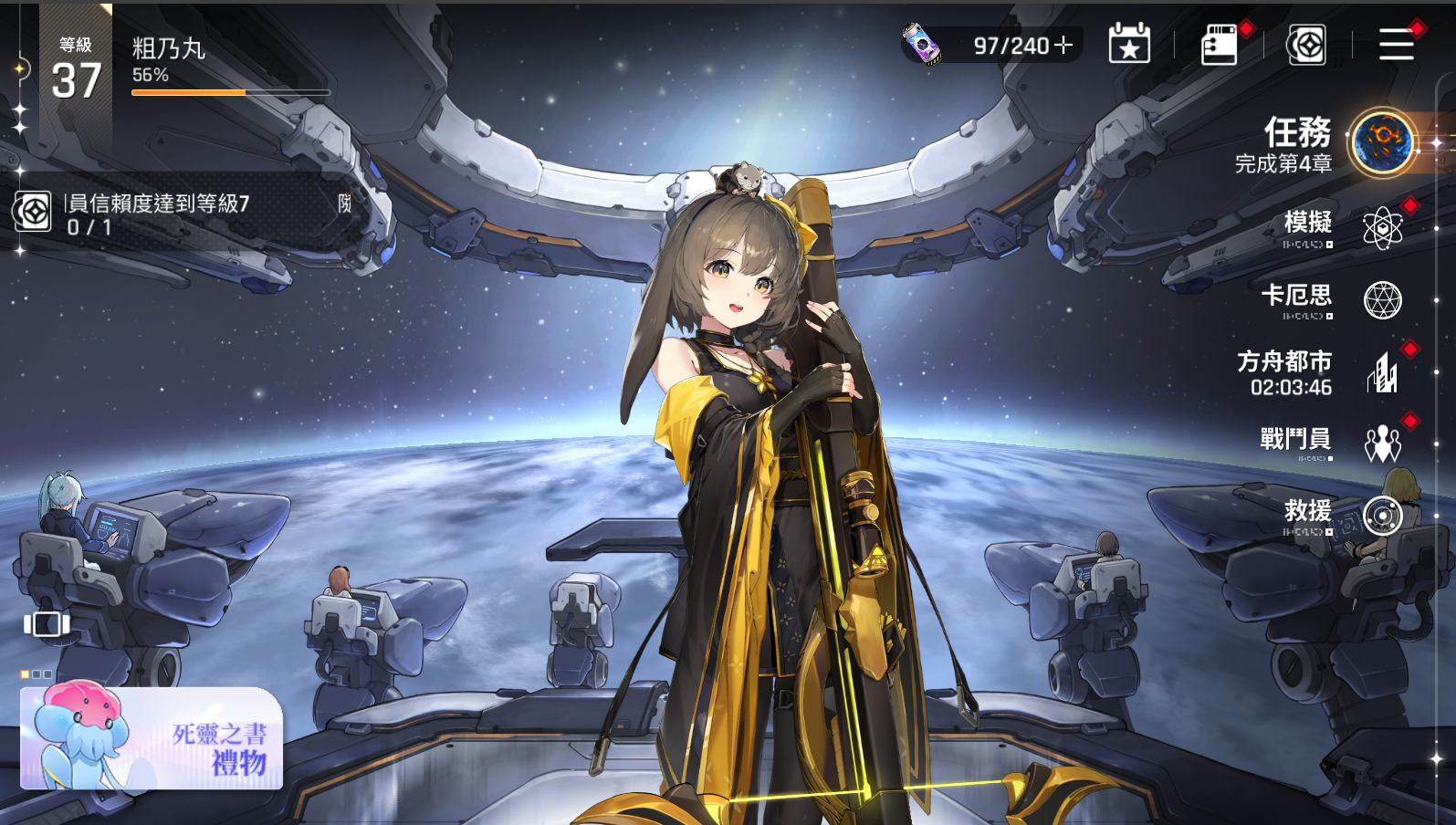This screenshot has height=825, width=1456.
Task: Open the 戰鬥員 combatants roster
Action: click(1382, 444)
